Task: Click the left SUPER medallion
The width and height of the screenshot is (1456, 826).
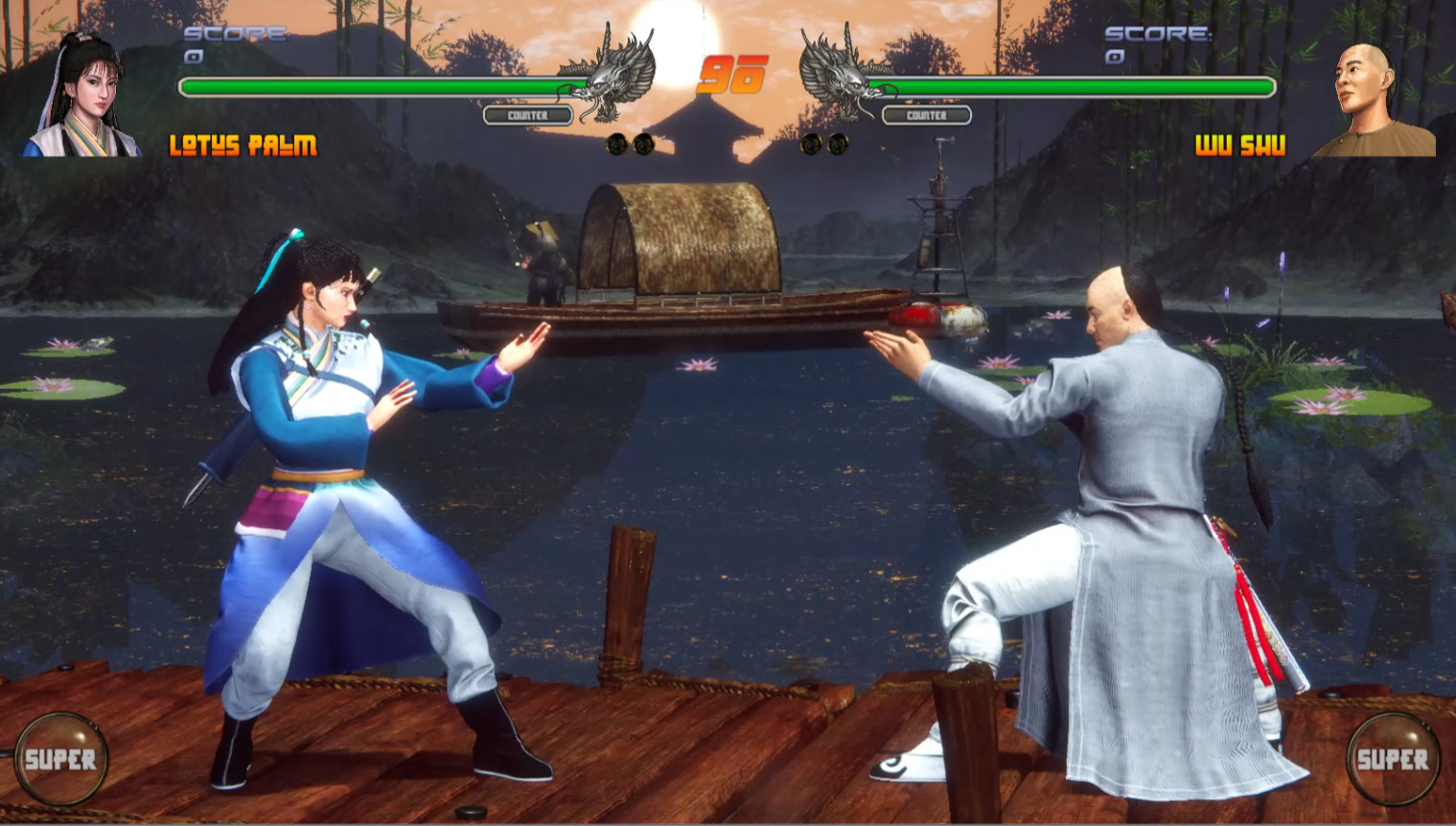Action: click(x=62, y=760)
